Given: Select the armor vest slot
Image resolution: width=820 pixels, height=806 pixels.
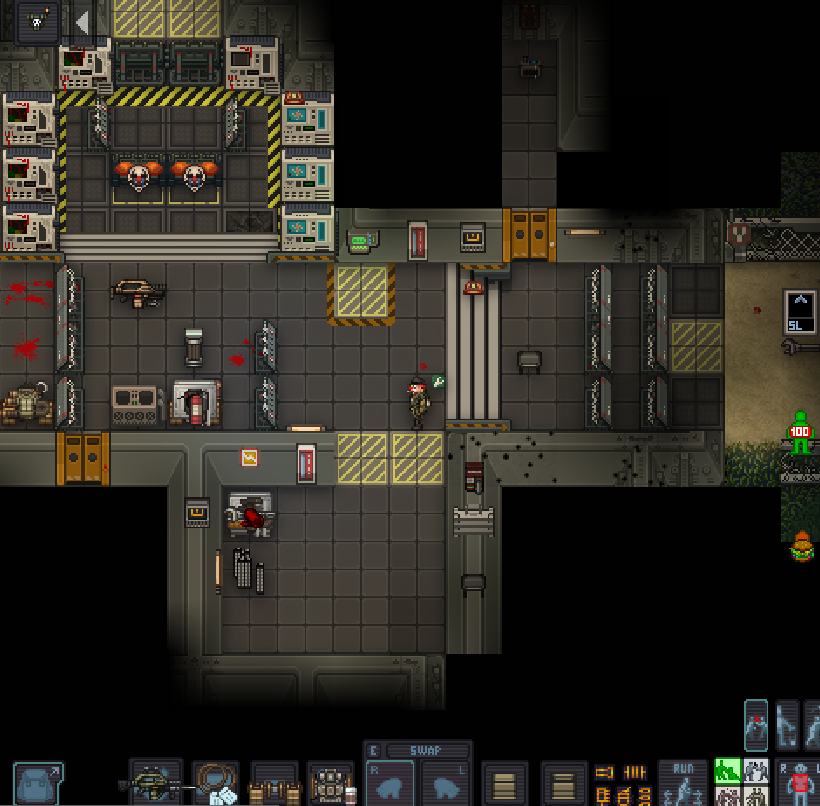Looking at the screenshot, I should (x=331, y=784).
